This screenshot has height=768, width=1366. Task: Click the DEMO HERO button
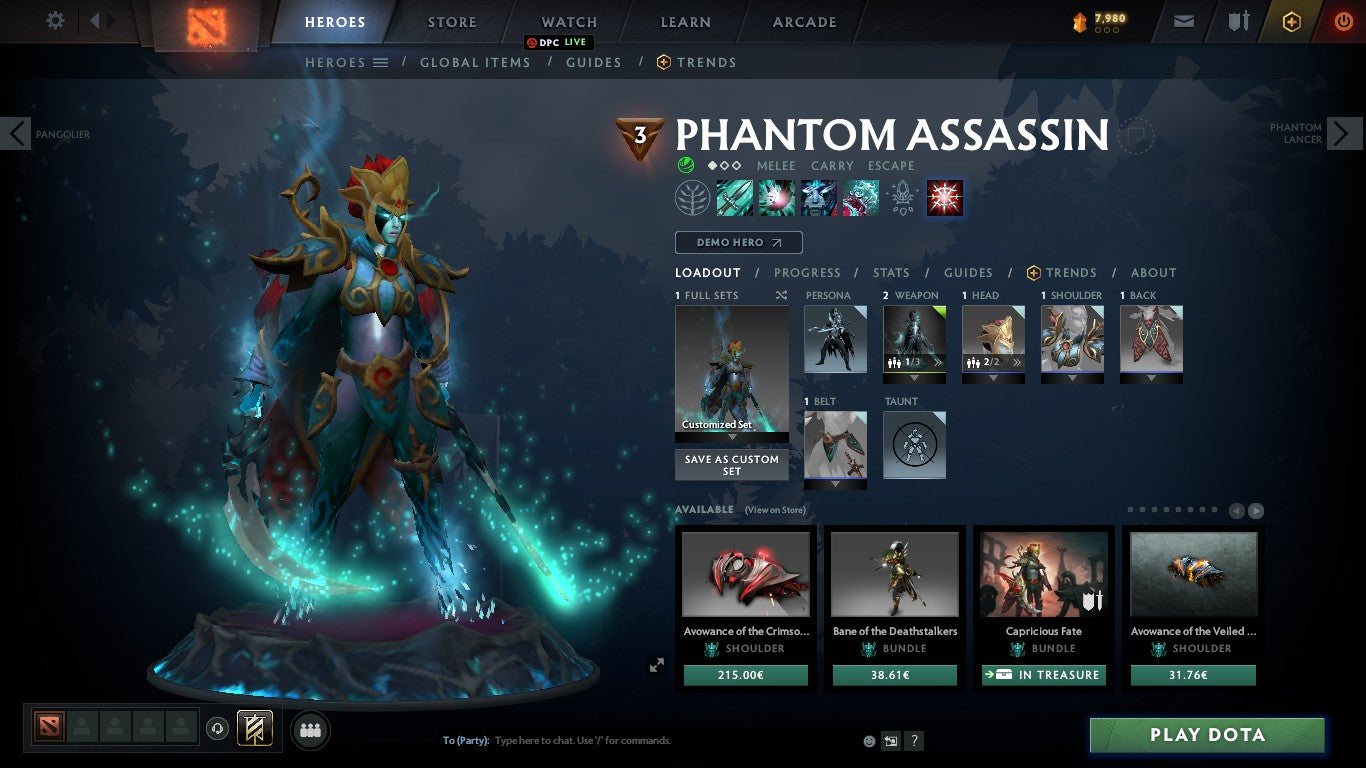(x=738, y=242)
